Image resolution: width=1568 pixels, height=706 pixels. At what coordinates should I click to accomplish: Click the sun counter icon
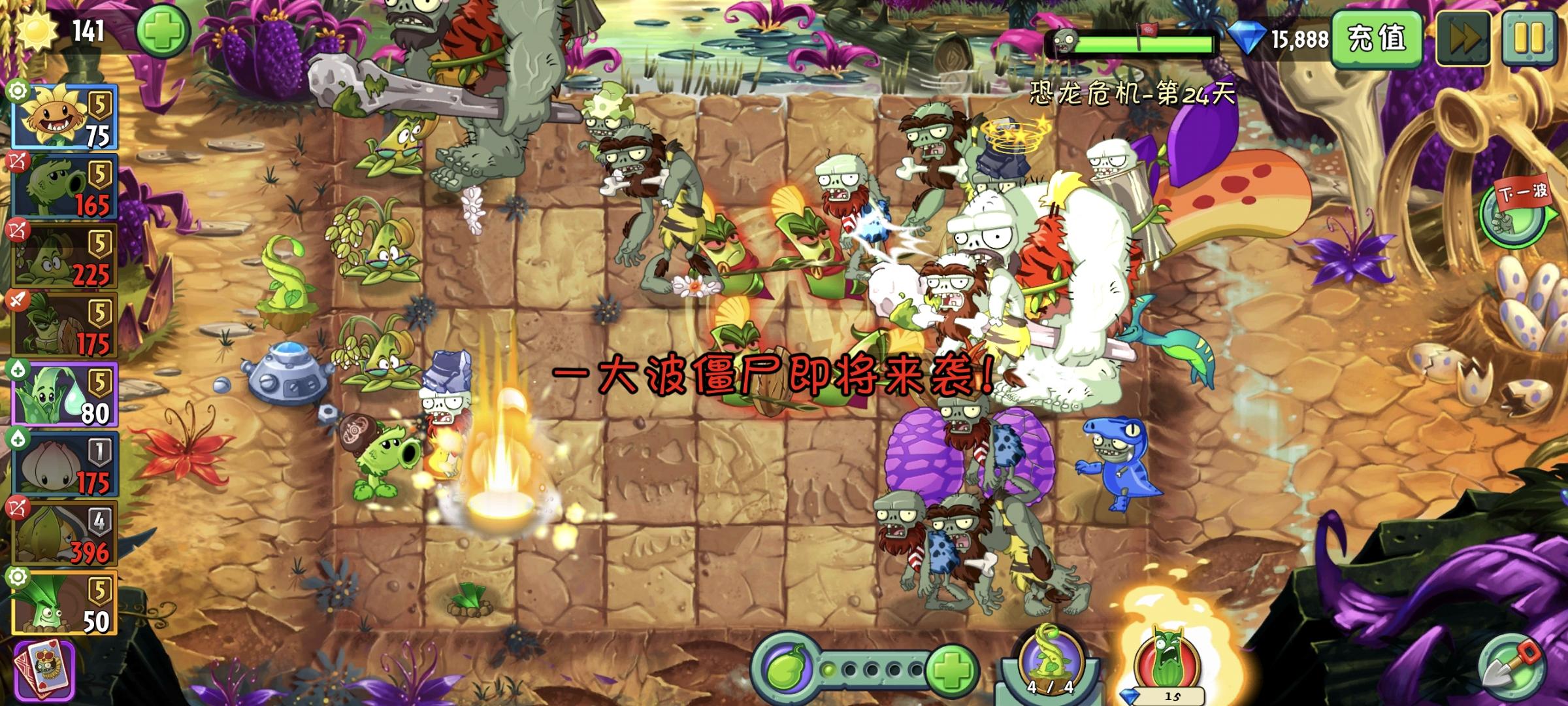(x=39, y=31)
